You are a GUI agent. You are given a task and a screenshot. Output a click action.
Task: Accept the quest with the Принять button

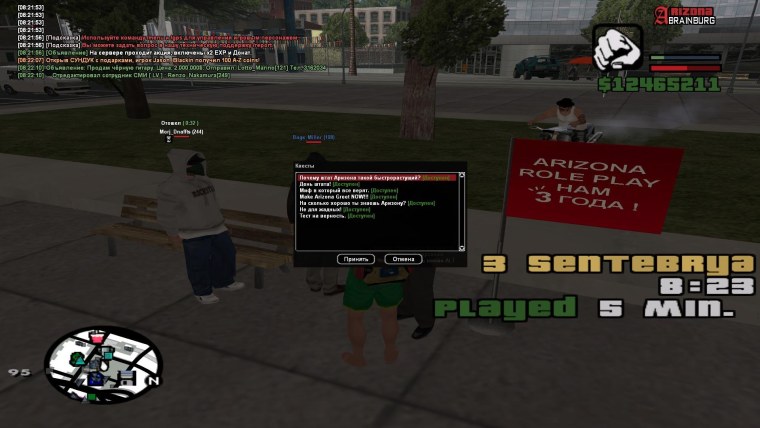click(357, 258)
